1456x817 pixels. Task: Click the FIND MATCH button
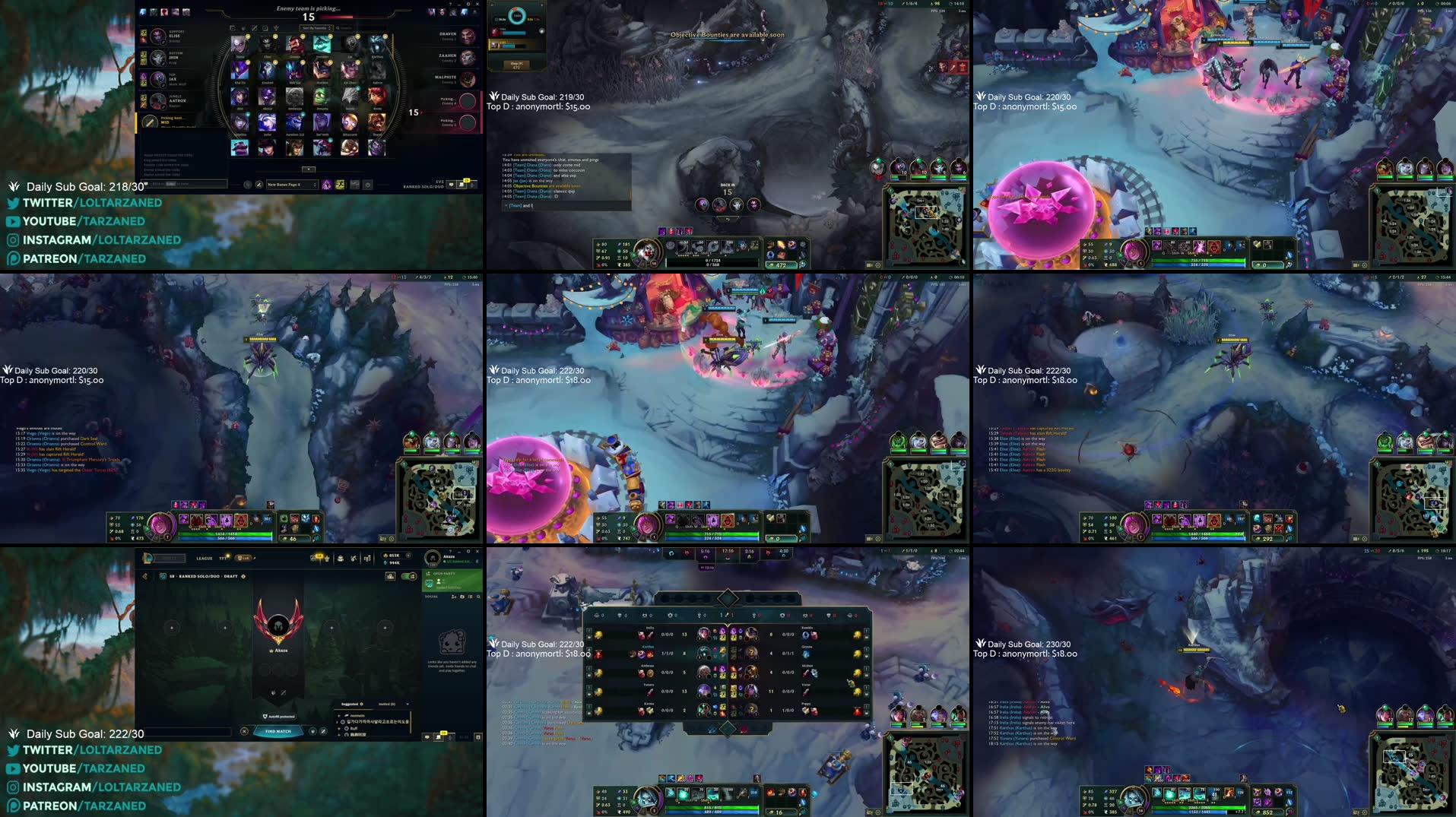(278, 732)
